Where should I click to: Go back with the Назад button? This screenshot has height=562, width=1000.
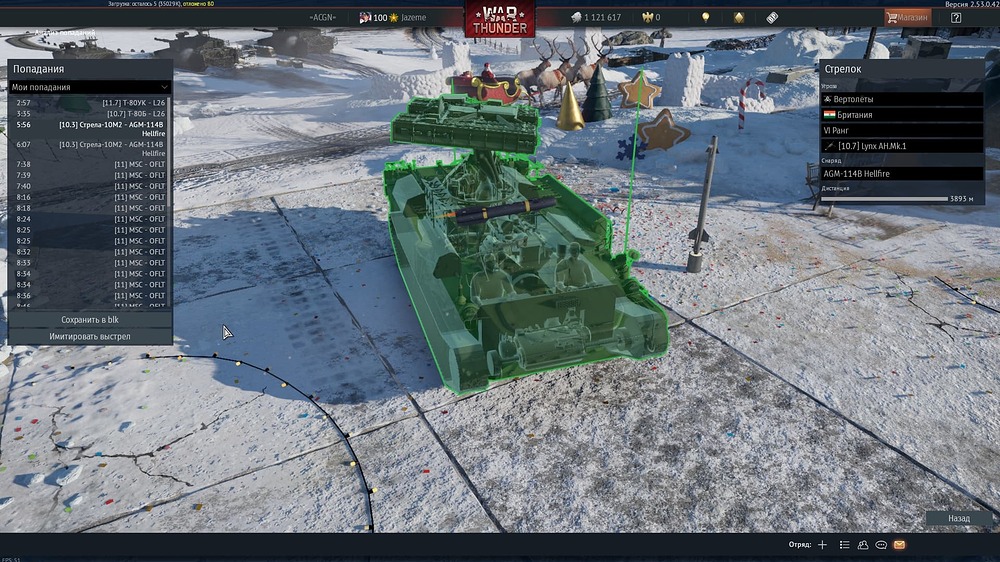(958, 519)
